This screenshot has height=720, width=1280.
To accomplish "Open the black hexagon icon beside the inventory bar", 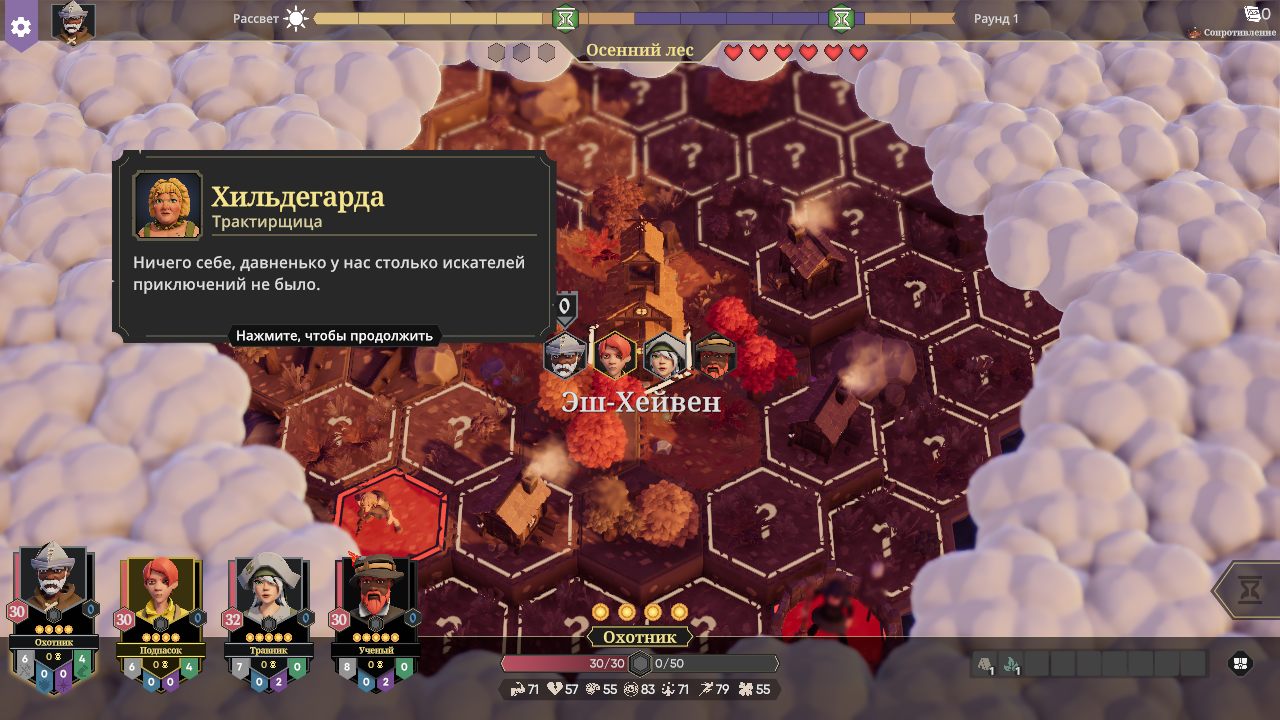I will (1241, 664).
